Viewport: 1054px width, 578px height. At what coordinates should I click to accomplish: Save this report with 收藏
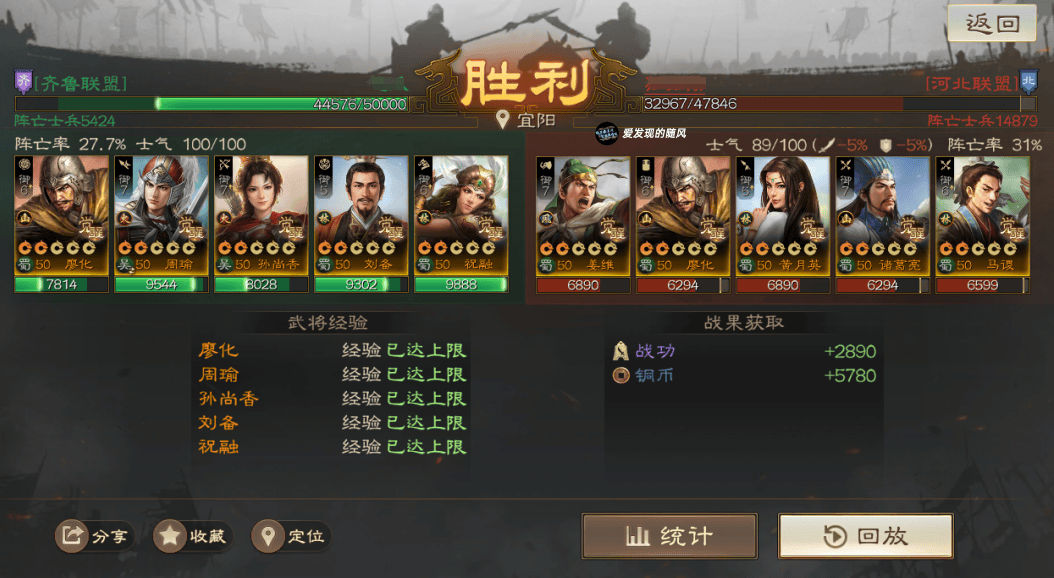[193, 537]
